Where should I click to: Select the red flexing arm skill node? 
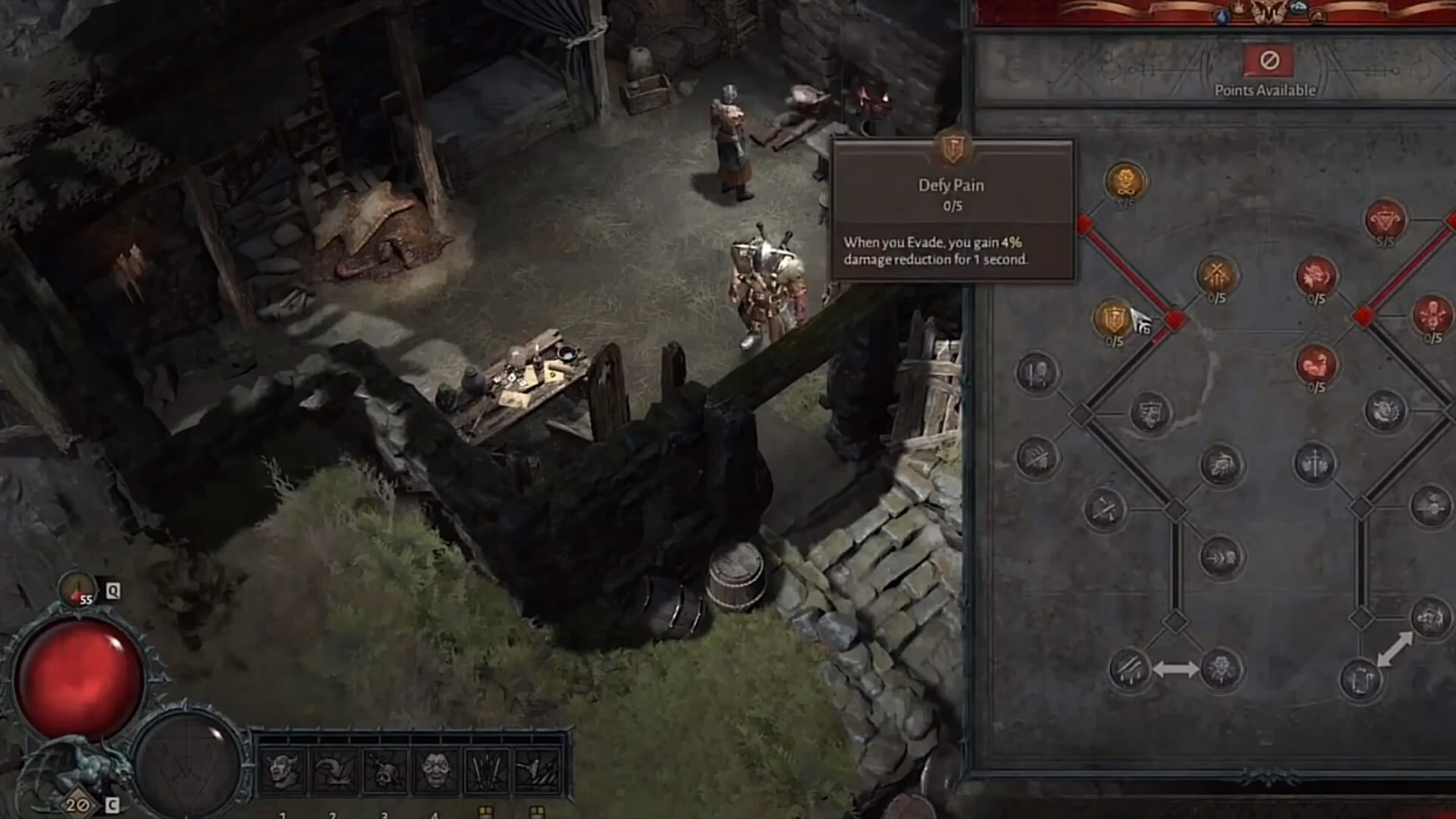pyautogui.click(x=1316, y=364)
